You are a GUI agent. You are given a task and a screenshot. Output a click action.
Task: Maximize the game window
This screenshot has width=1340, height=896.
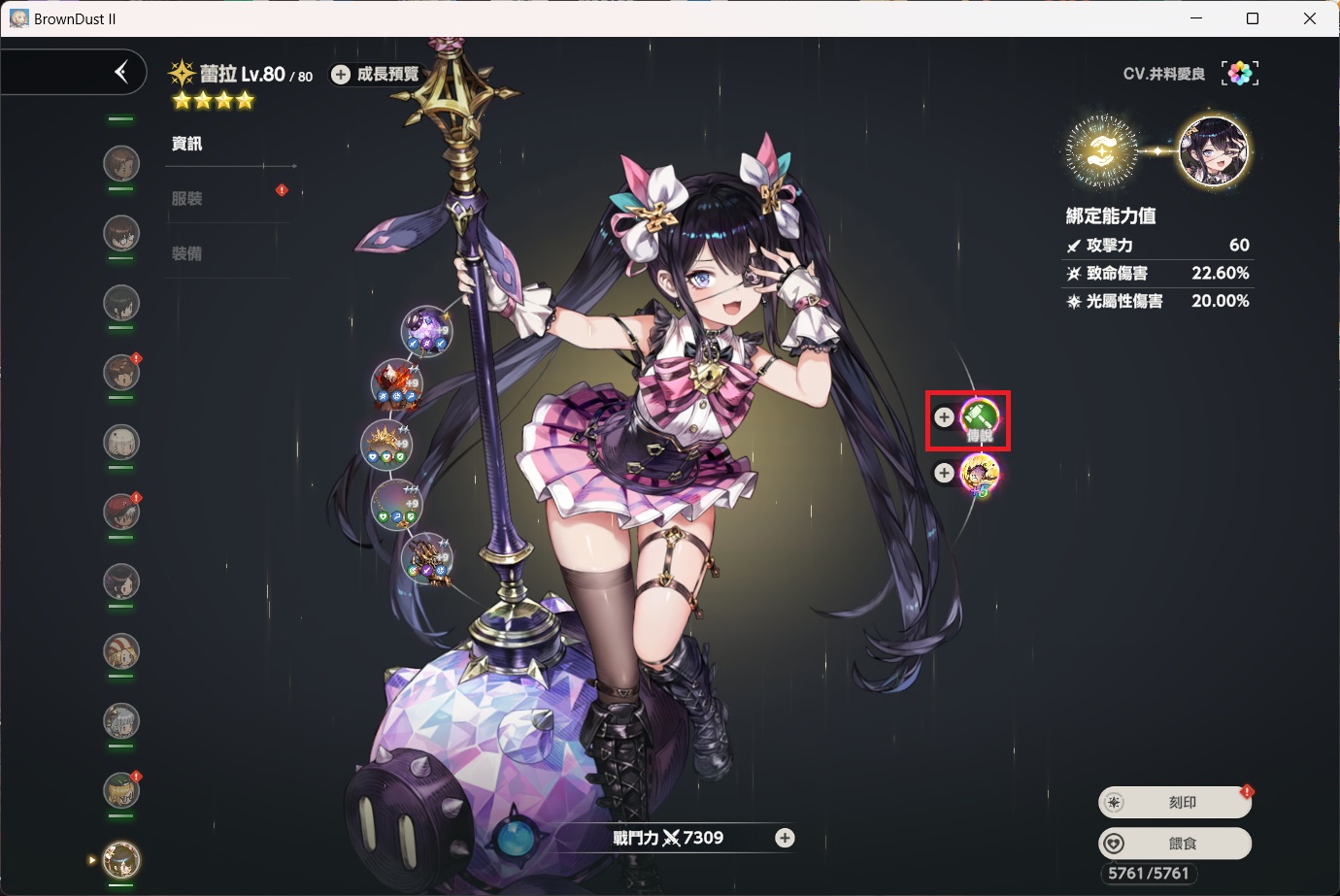click(1253, 18)
